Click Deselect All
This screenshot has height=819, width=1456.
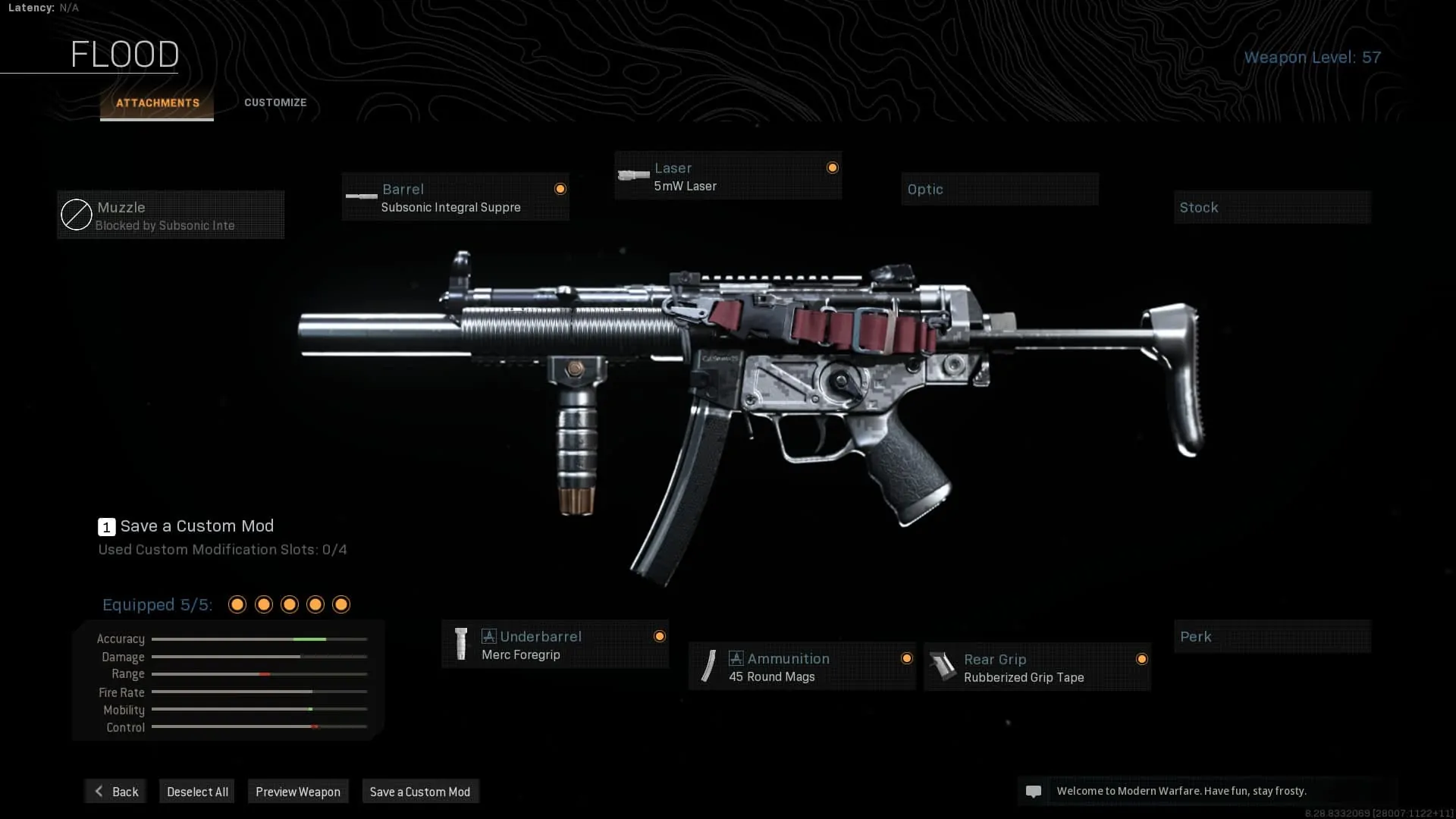coord(196,791)
